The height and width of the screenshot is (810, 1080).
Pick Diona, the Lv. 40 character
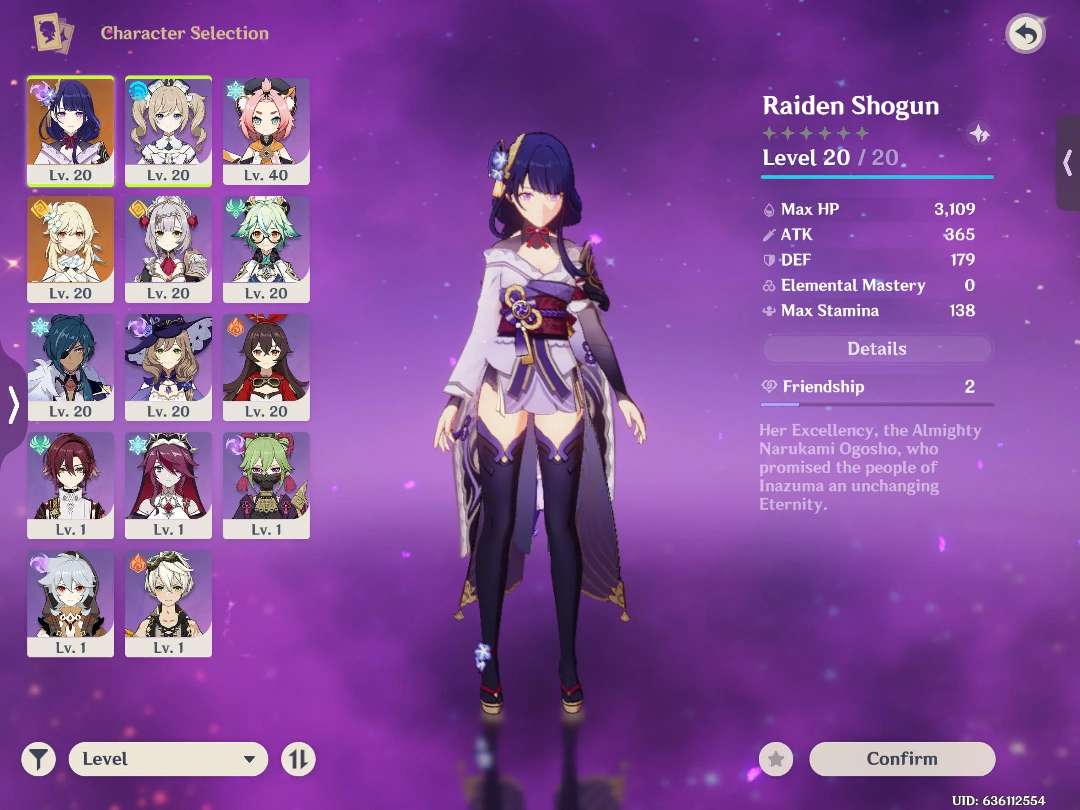266,130
